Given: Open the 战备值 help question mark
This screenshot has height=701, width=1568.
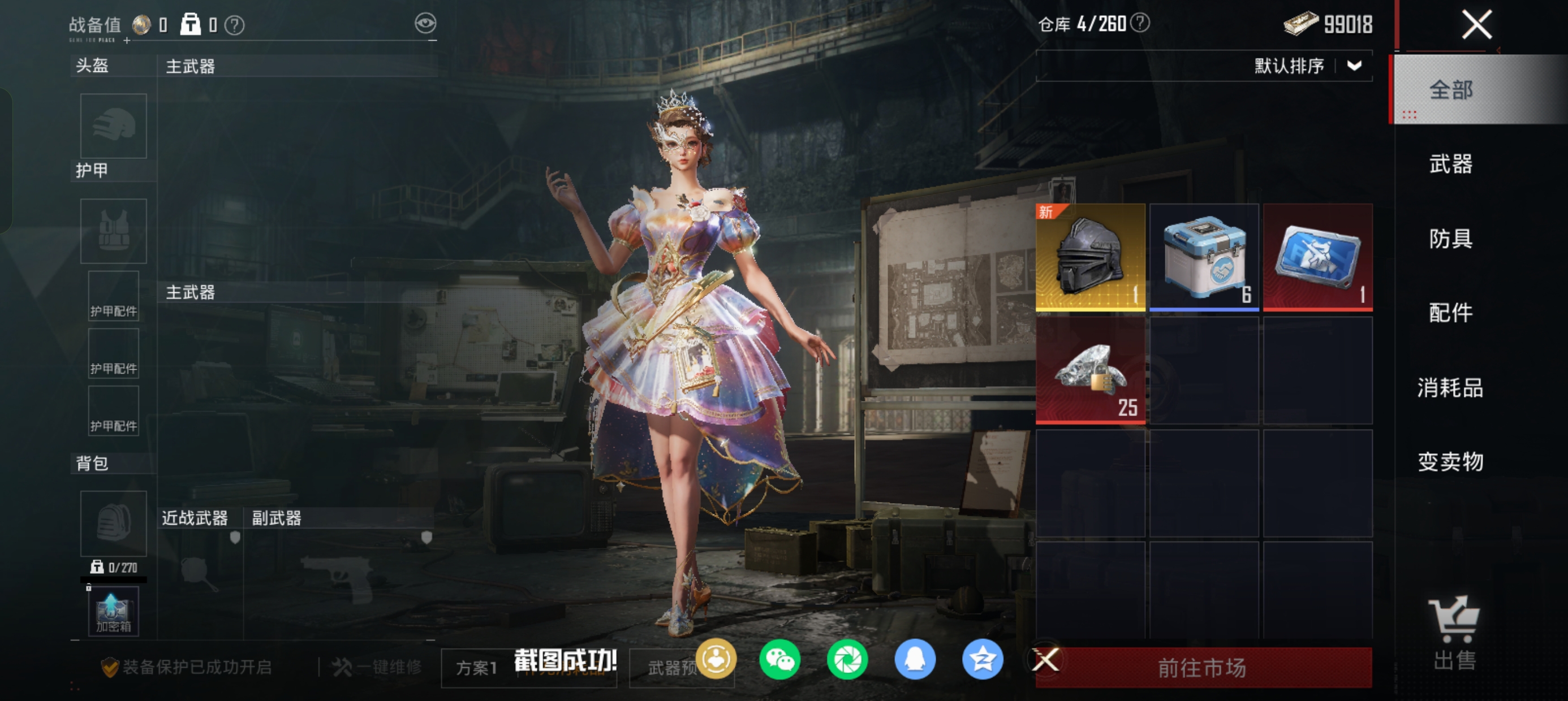Looking at the screenshot, I should click(x=234, y=25).
